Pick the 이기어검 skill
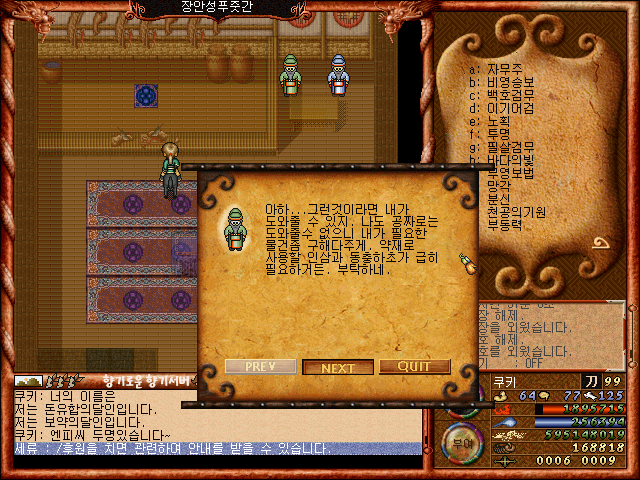The image size is (640, 480). [510, 107]
